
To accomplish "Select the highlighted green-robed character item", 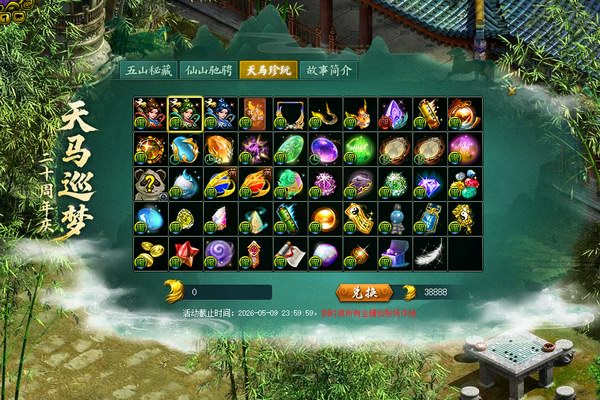I will click(185, 114).
